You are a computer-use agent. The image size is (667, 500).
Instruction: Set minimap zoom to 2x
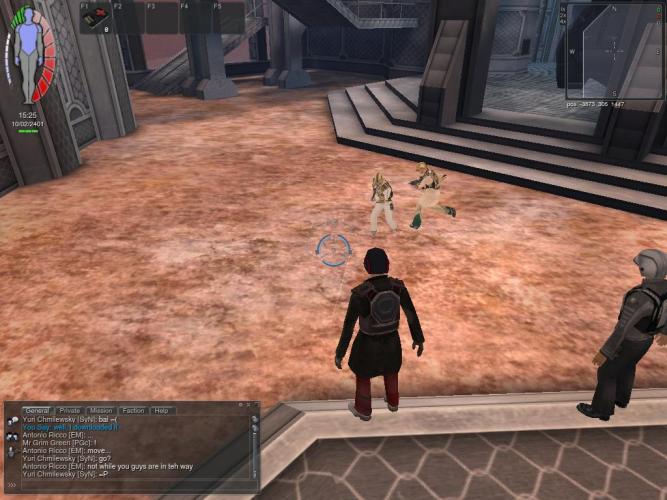(x=564, y=15)
